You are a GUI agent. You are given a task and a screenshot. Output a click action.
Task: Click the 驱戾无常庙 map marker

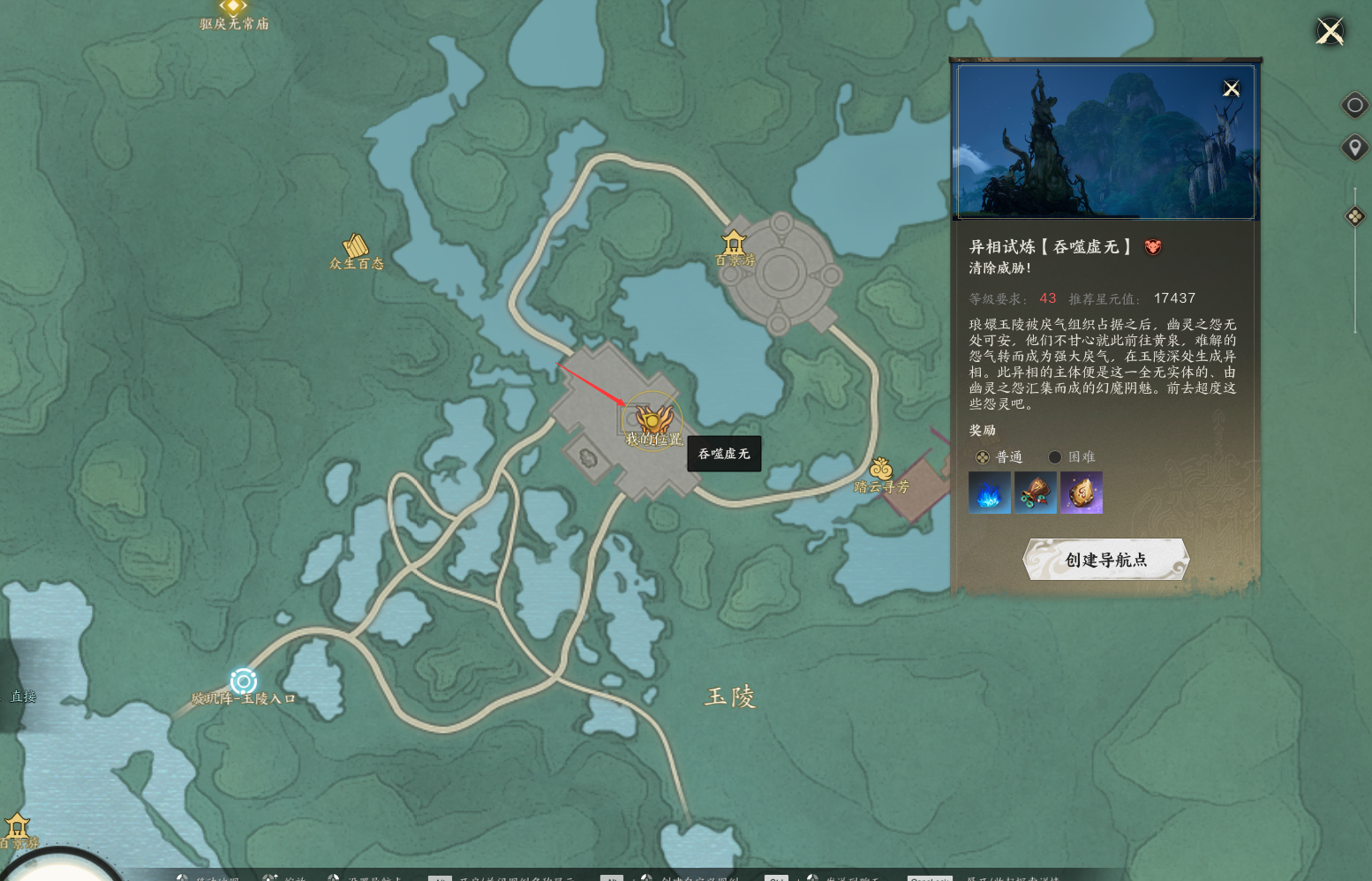[233, 8]
